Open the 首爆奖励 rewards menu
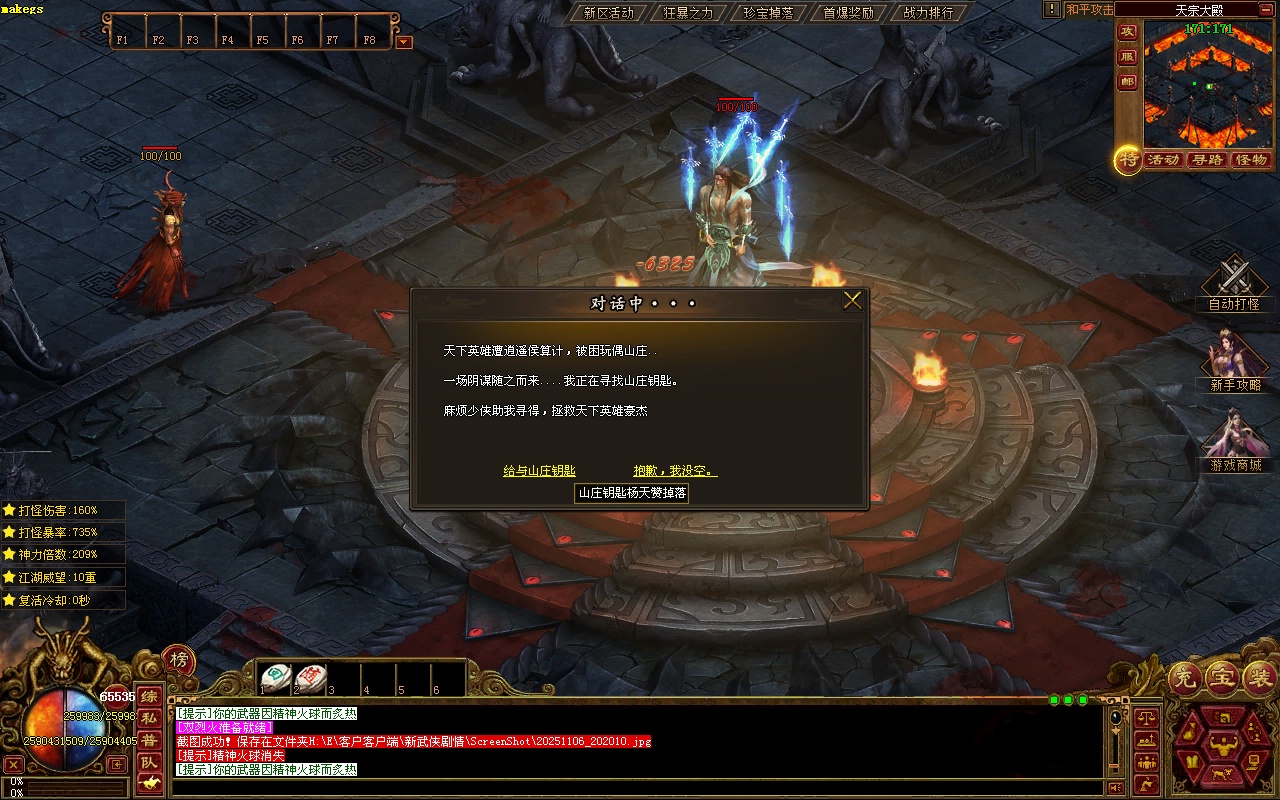The height and width of the screenshot is (800, 1280). click(848, 13)
